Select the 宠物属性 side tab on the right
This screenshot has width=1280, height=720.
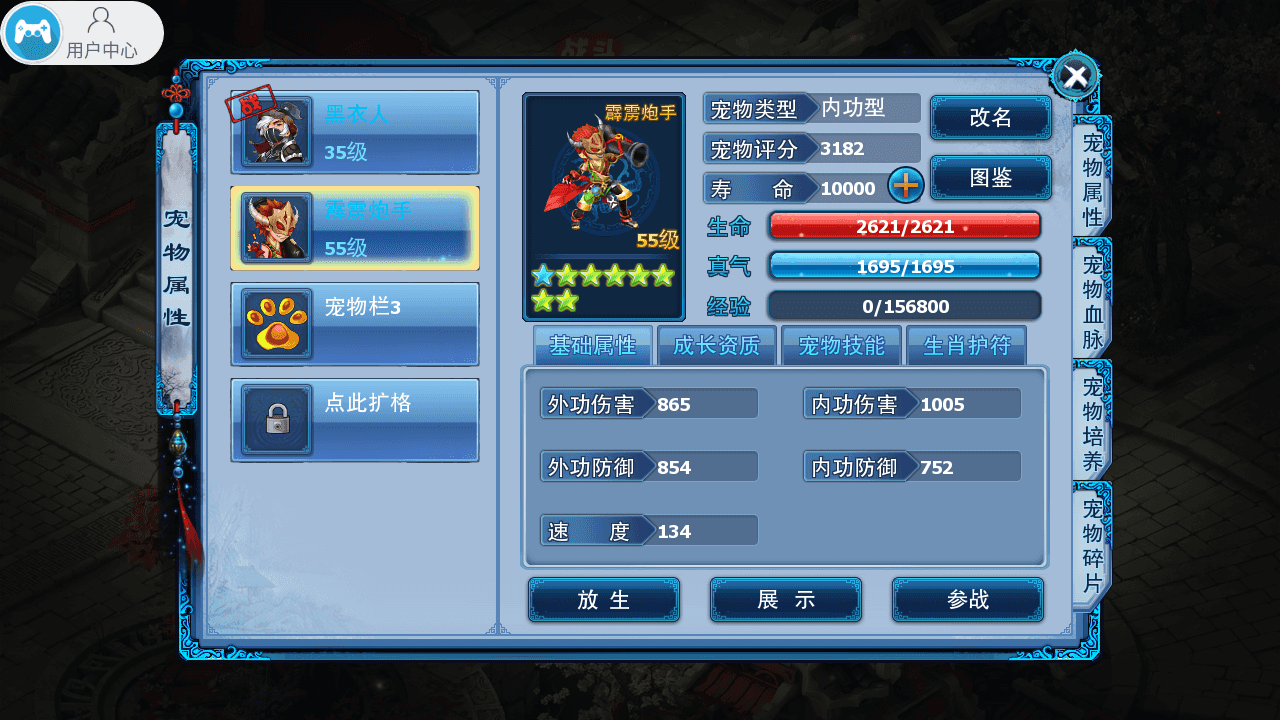[1092, 178]
